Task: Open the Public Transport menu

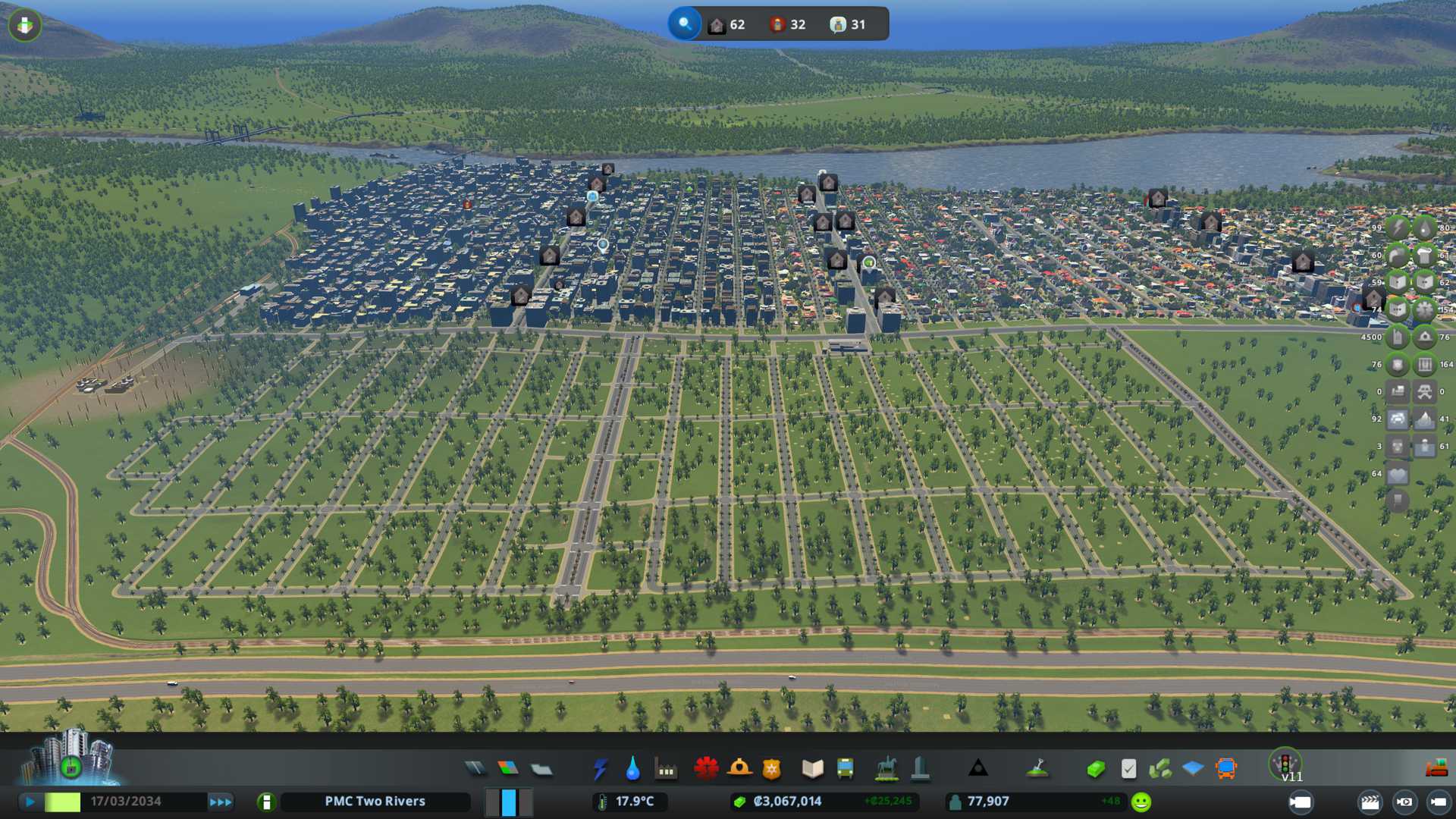Action: (845, 769)
